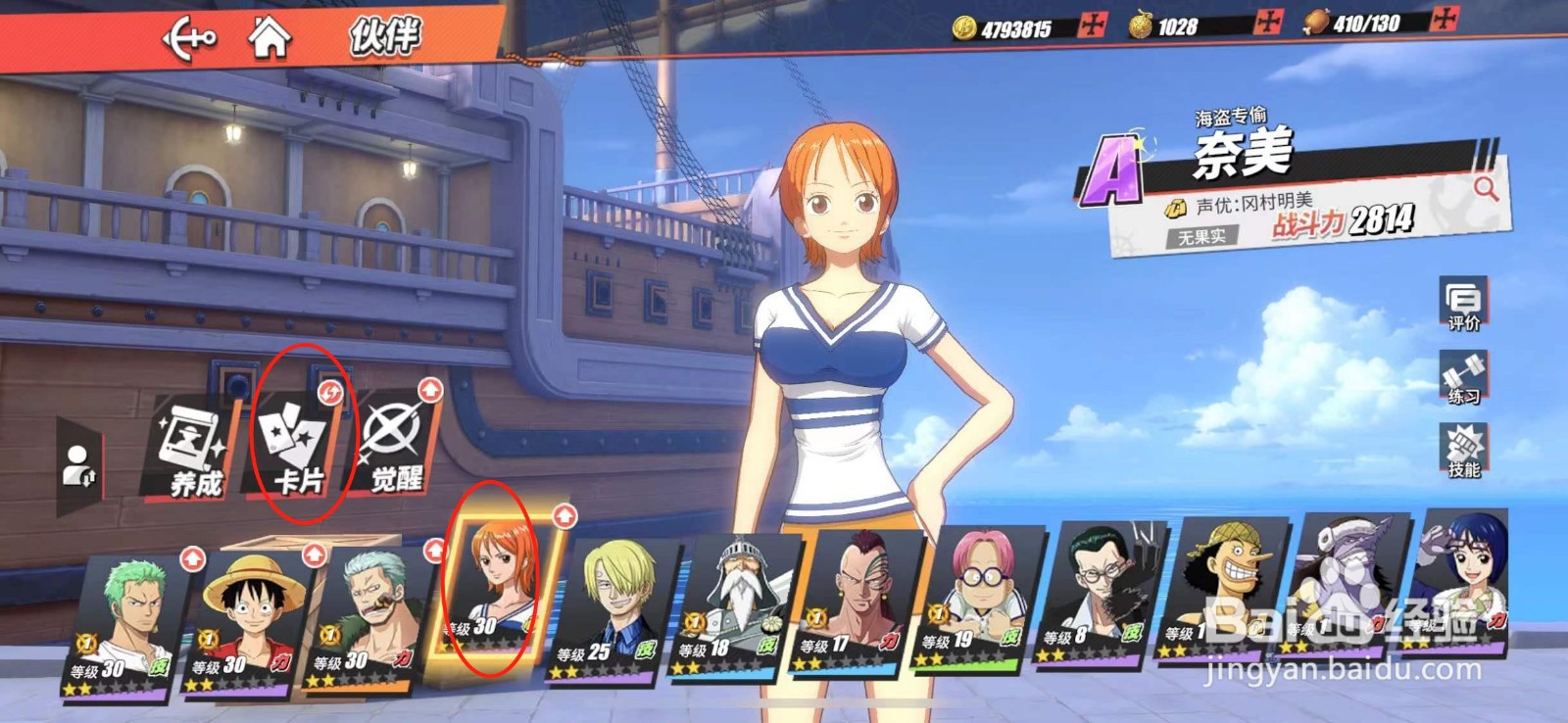Add more meat stamina
The height and width of the screenshot is (723, 1568).
click(x=1444, y=20)
